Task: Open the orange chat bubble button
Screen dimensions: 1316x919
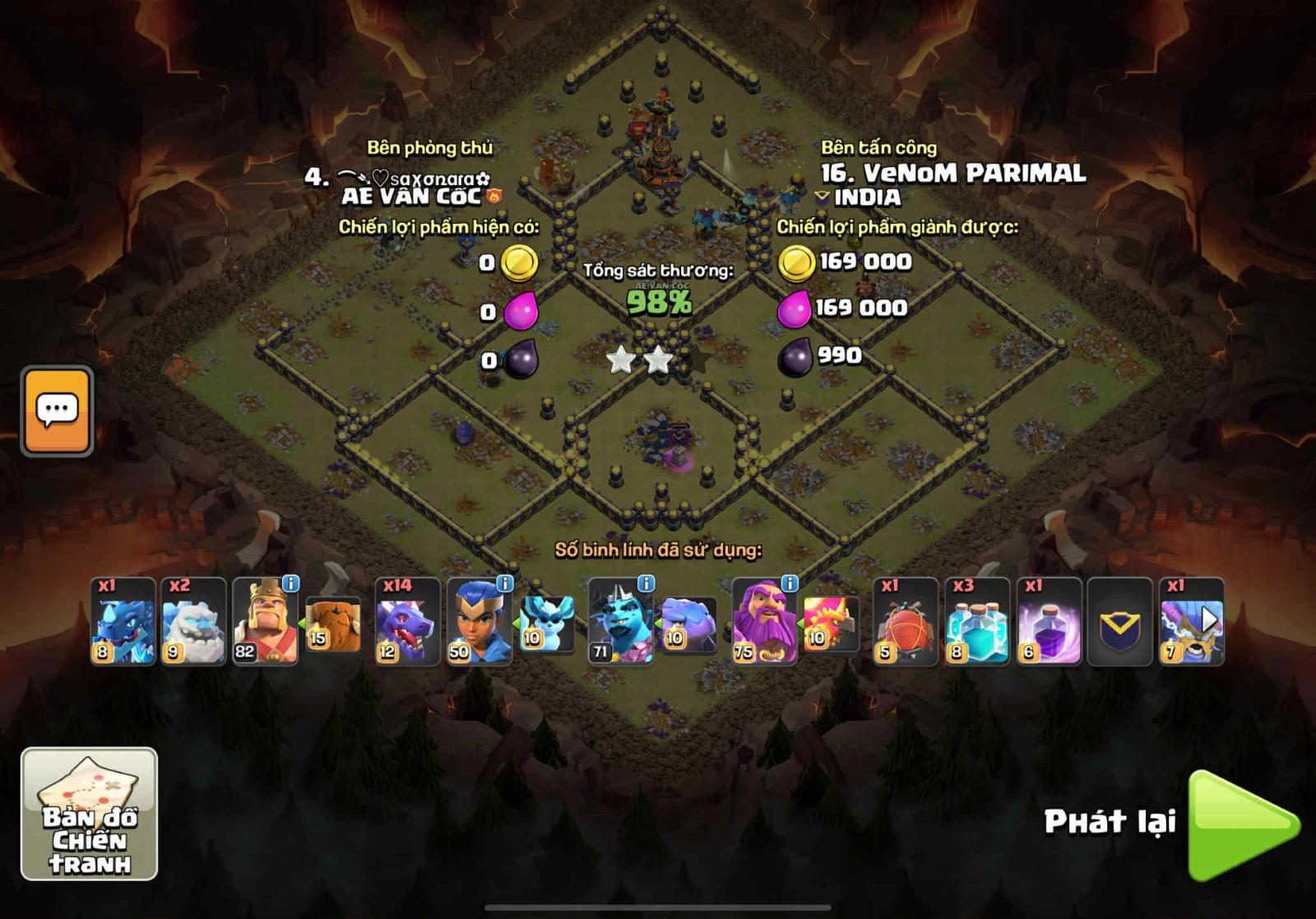Action: pyautogui.click(x=57, y=411)
